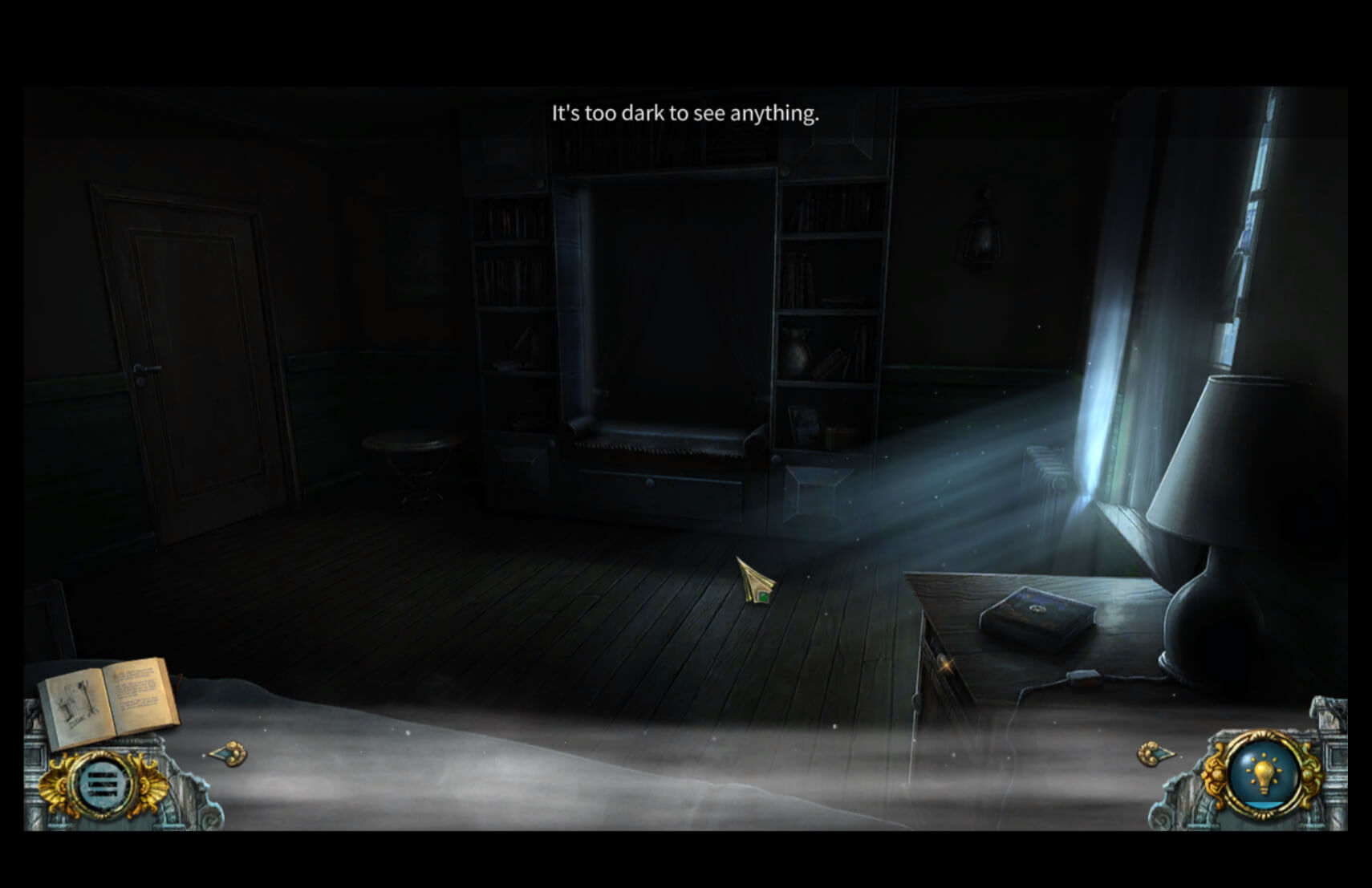Expand inventory using left golden arrow ornament
The height and width of the screenshot is (888, 1372).
tap(229, 754)
